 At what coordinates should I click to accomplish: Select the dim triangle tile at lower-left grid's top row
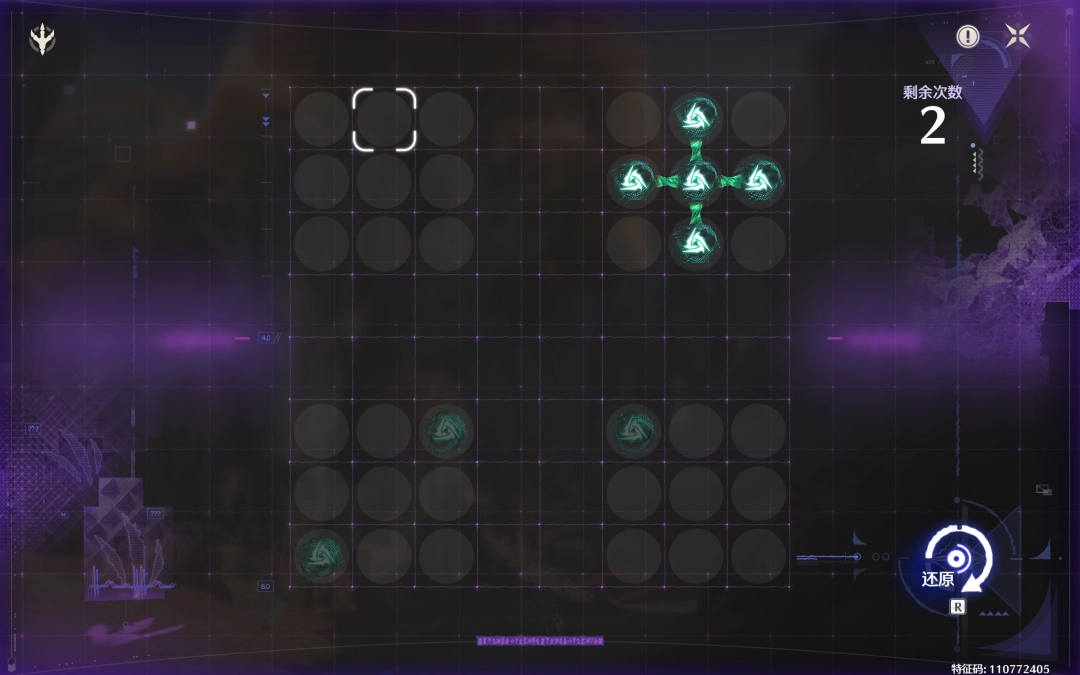pyautogui.click(x=446, y=431)
